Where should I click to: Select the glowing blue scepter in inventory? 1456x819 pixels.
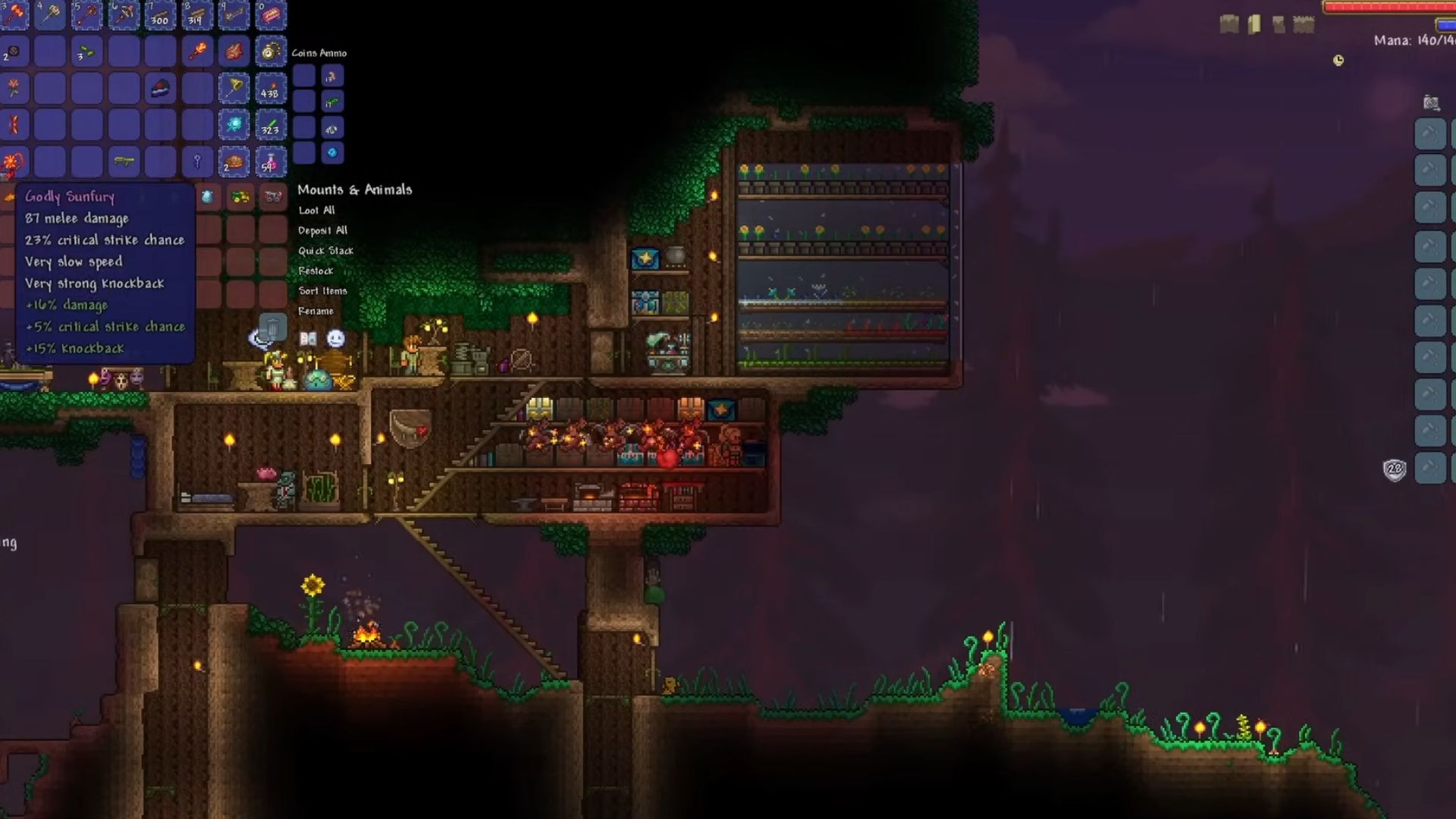coord(233,124)
